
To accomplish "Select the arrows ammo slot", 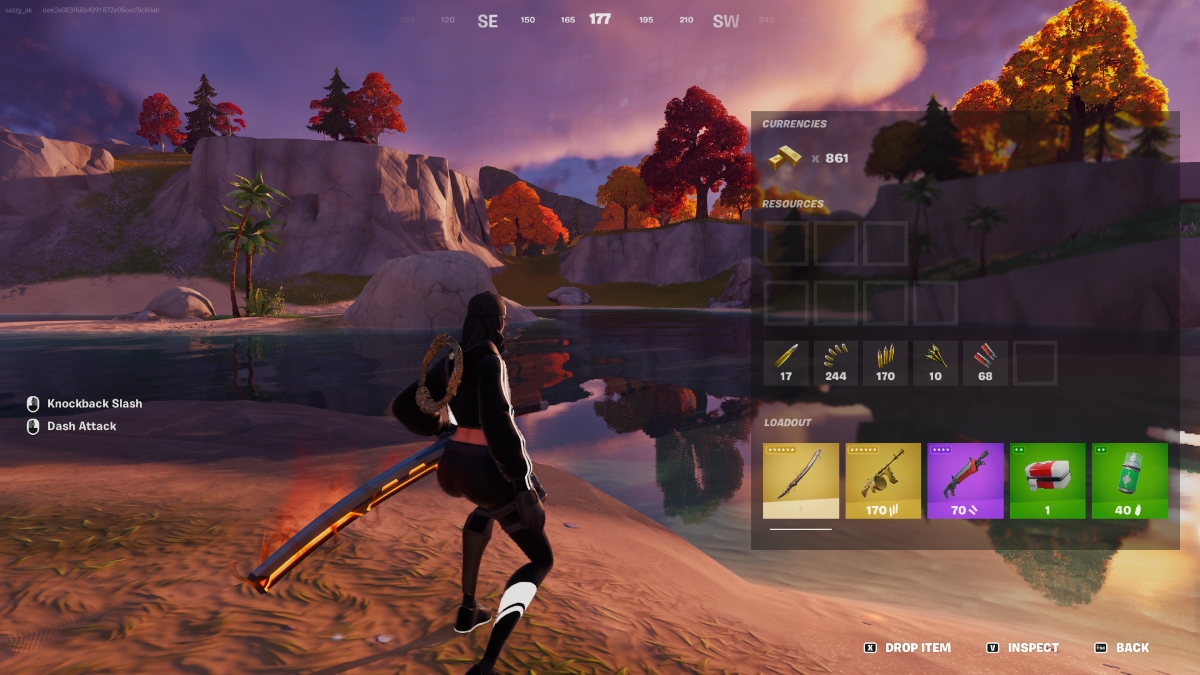I will tap(935, 363).
